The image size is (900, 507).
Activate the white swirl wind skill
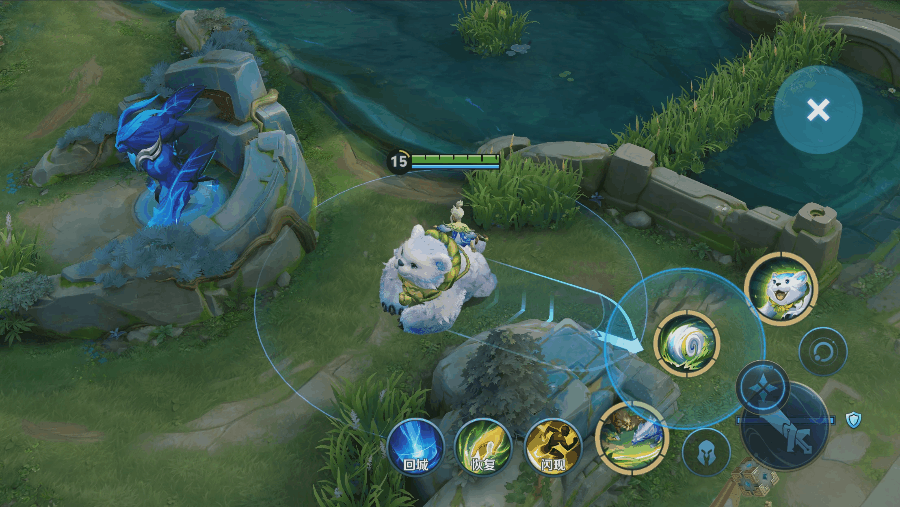point(686,343)
